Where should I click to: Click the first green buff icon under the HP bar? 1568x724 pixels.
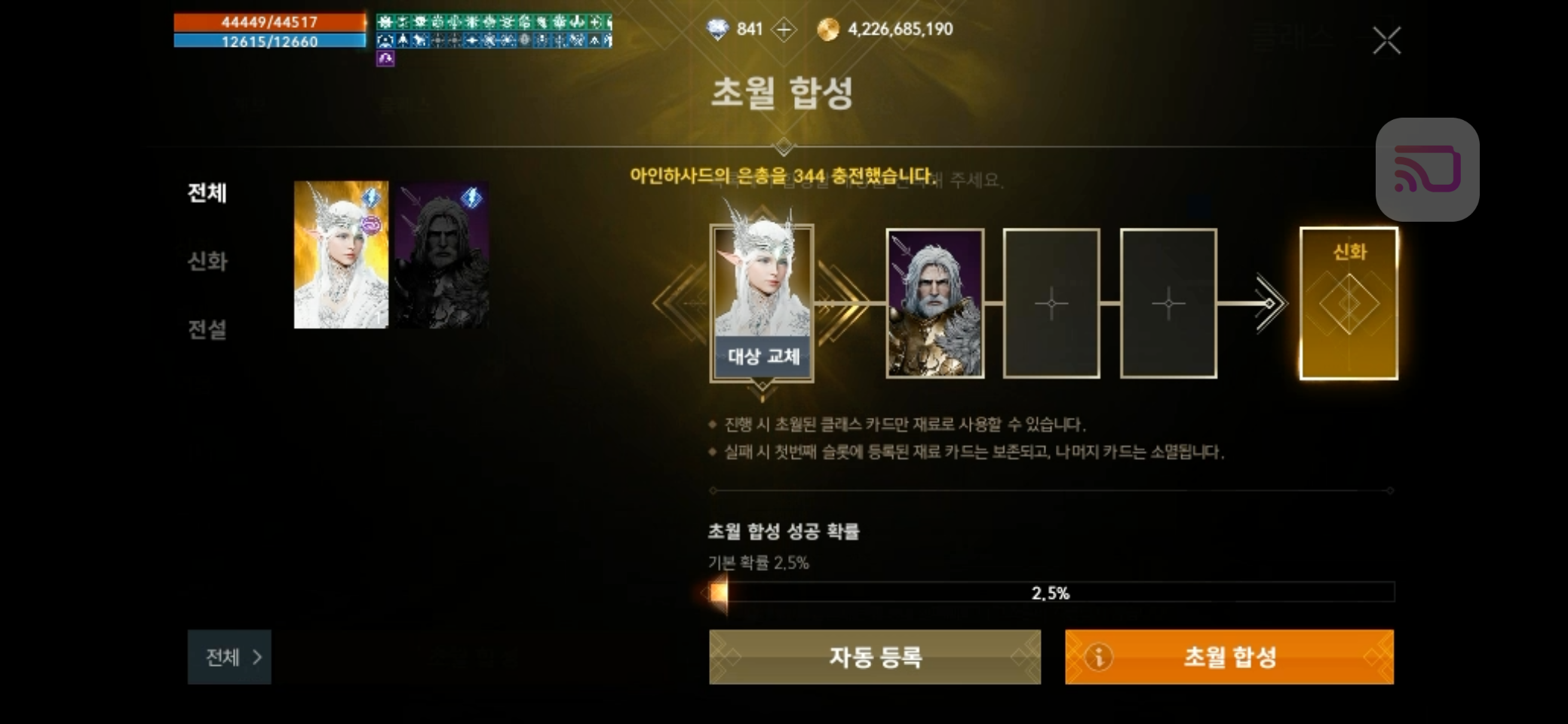click(385, 22)
